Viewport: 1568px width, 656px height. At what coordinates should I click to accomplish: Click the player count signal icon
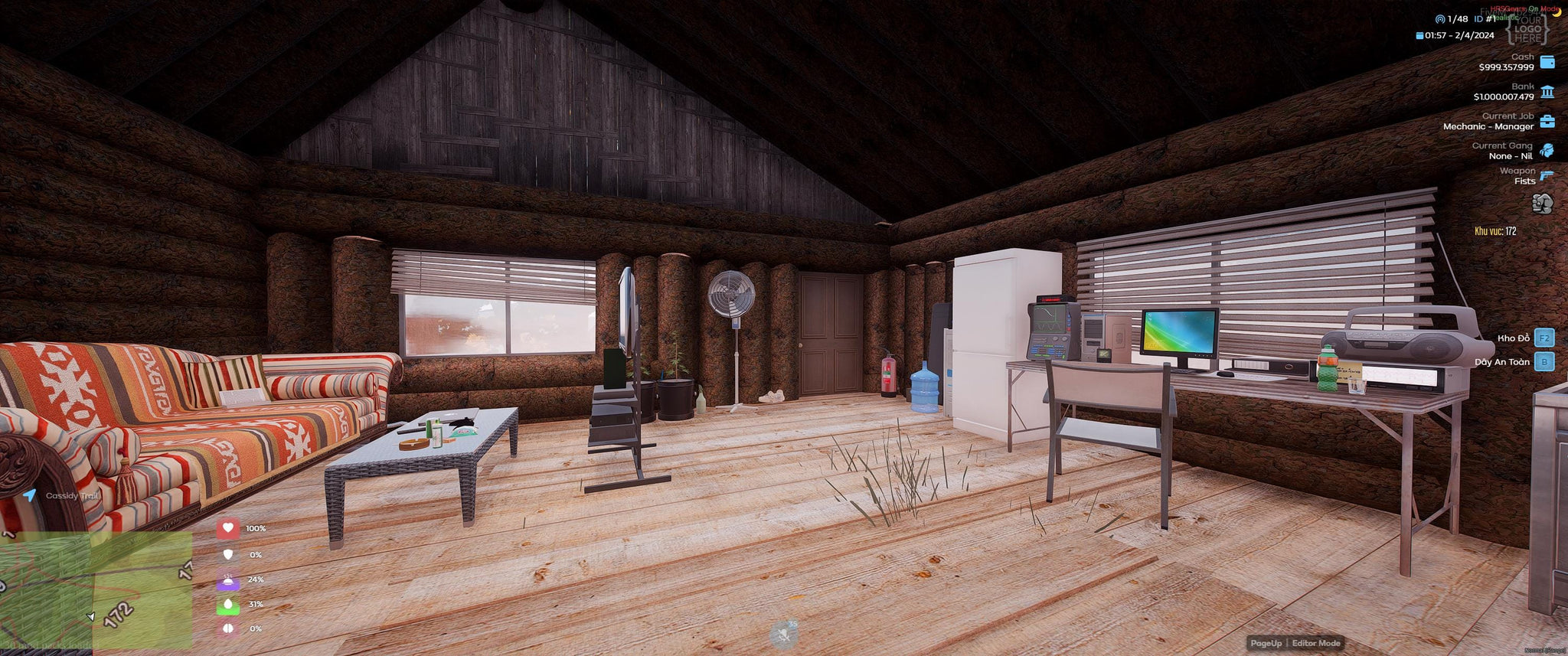(x=1440, y=19)
